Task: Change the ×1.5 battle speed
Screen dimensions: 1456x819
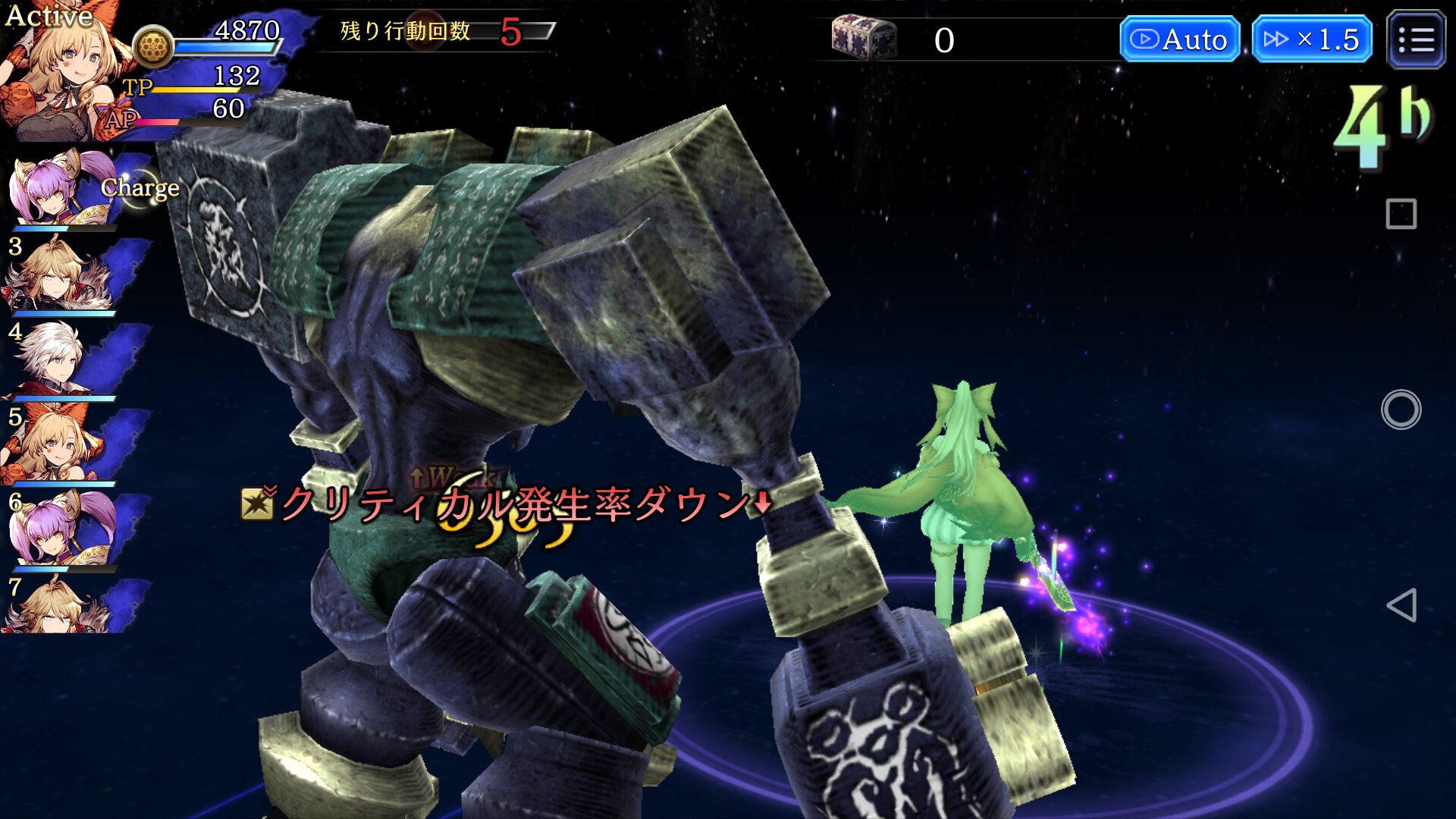Action: coord(1311,39)
